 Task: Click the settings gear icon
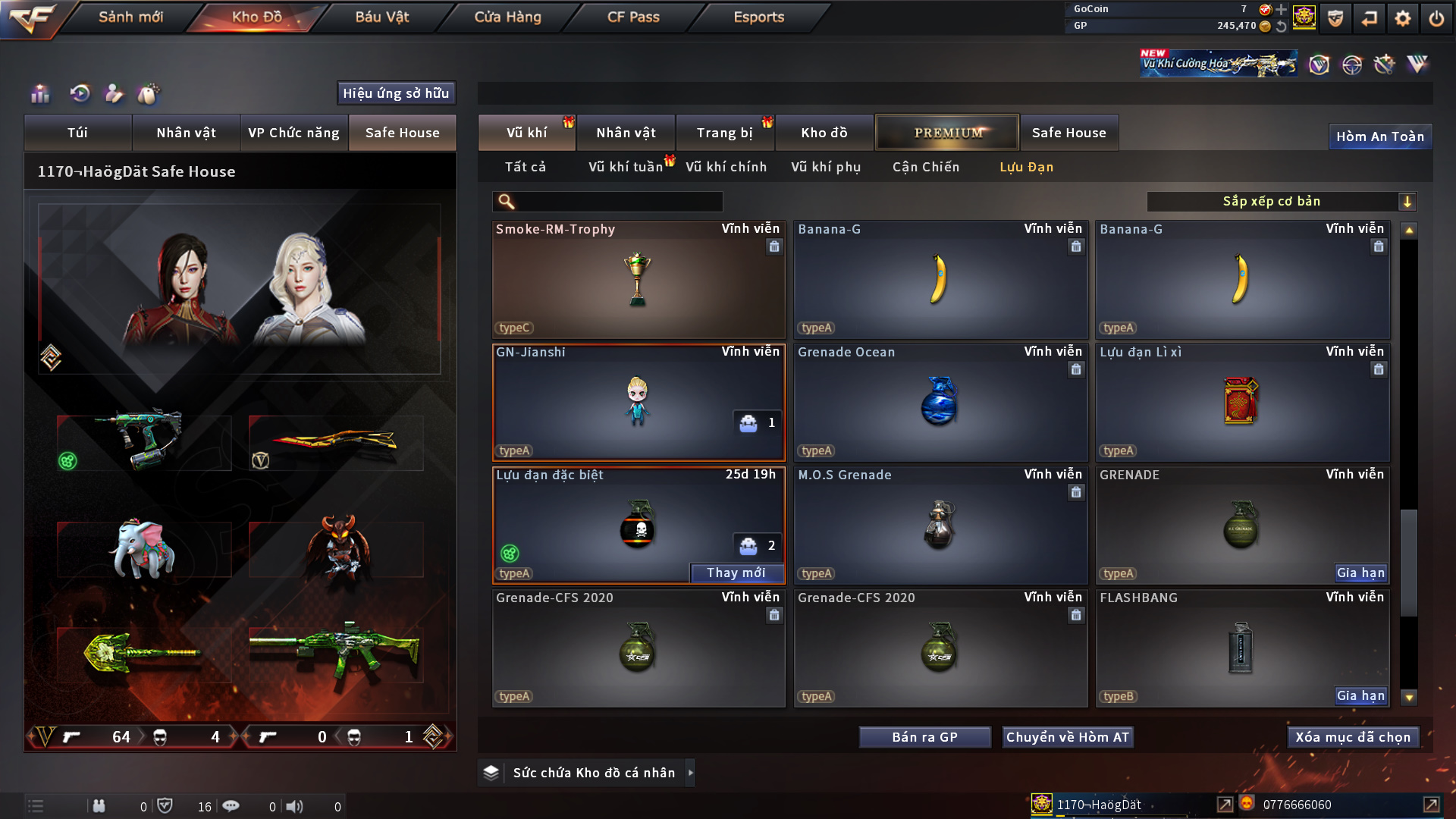coord(1402,18)
